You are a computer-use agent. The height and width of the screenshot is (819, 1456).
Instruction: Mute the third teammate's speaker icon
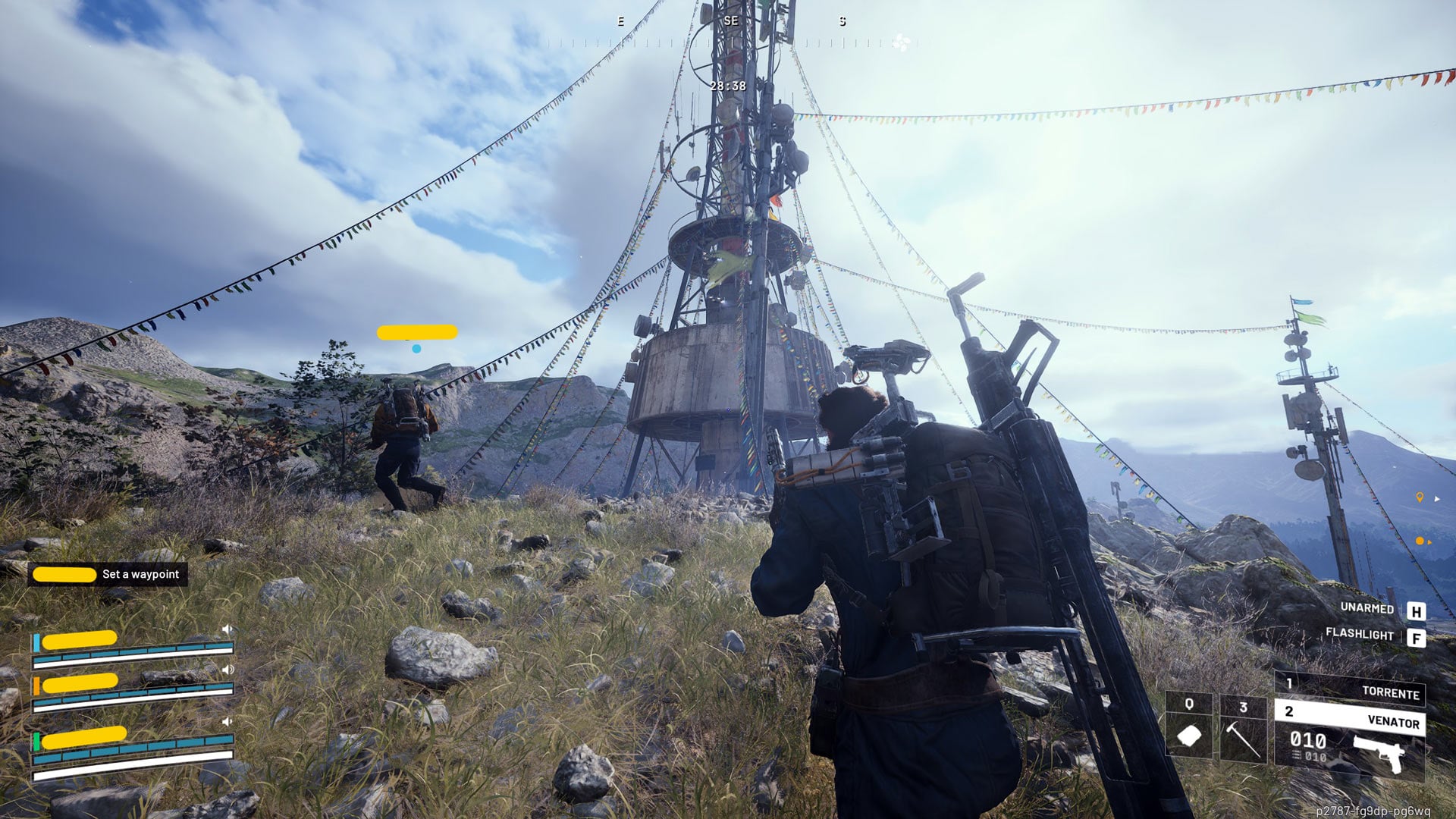coord(227,720)
